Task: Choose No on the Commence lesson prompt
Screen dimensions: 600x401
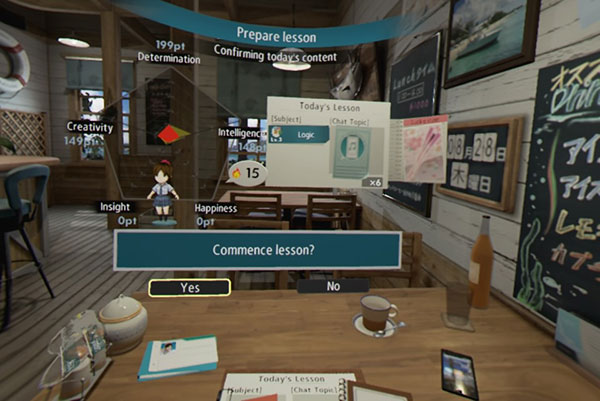Action: [333, 286]
